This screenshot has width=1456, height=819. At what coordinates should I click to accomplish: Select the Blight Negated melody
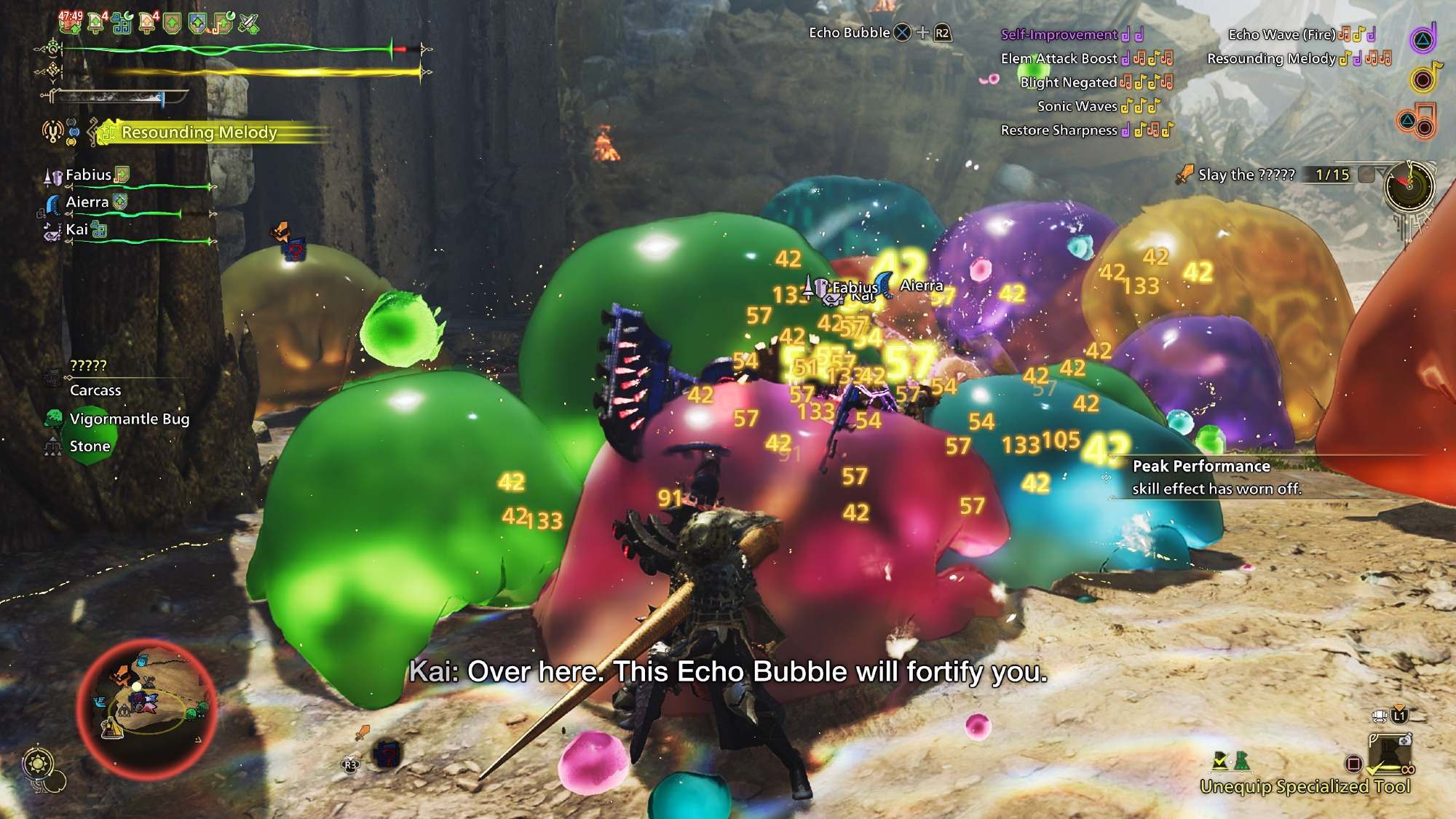pos(1068,82)
